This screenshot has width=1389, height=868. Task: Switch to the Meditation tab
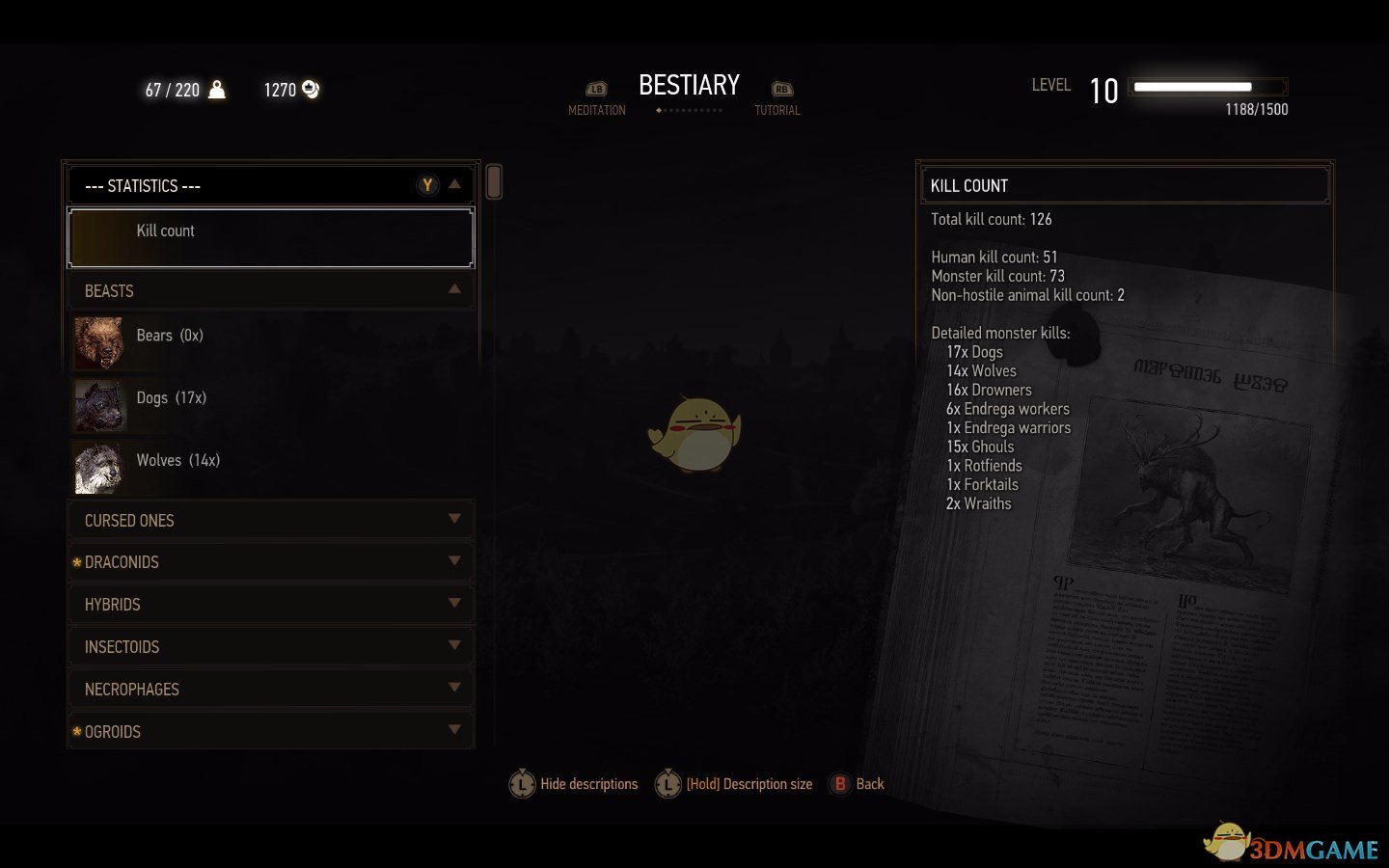coord(597,96)
